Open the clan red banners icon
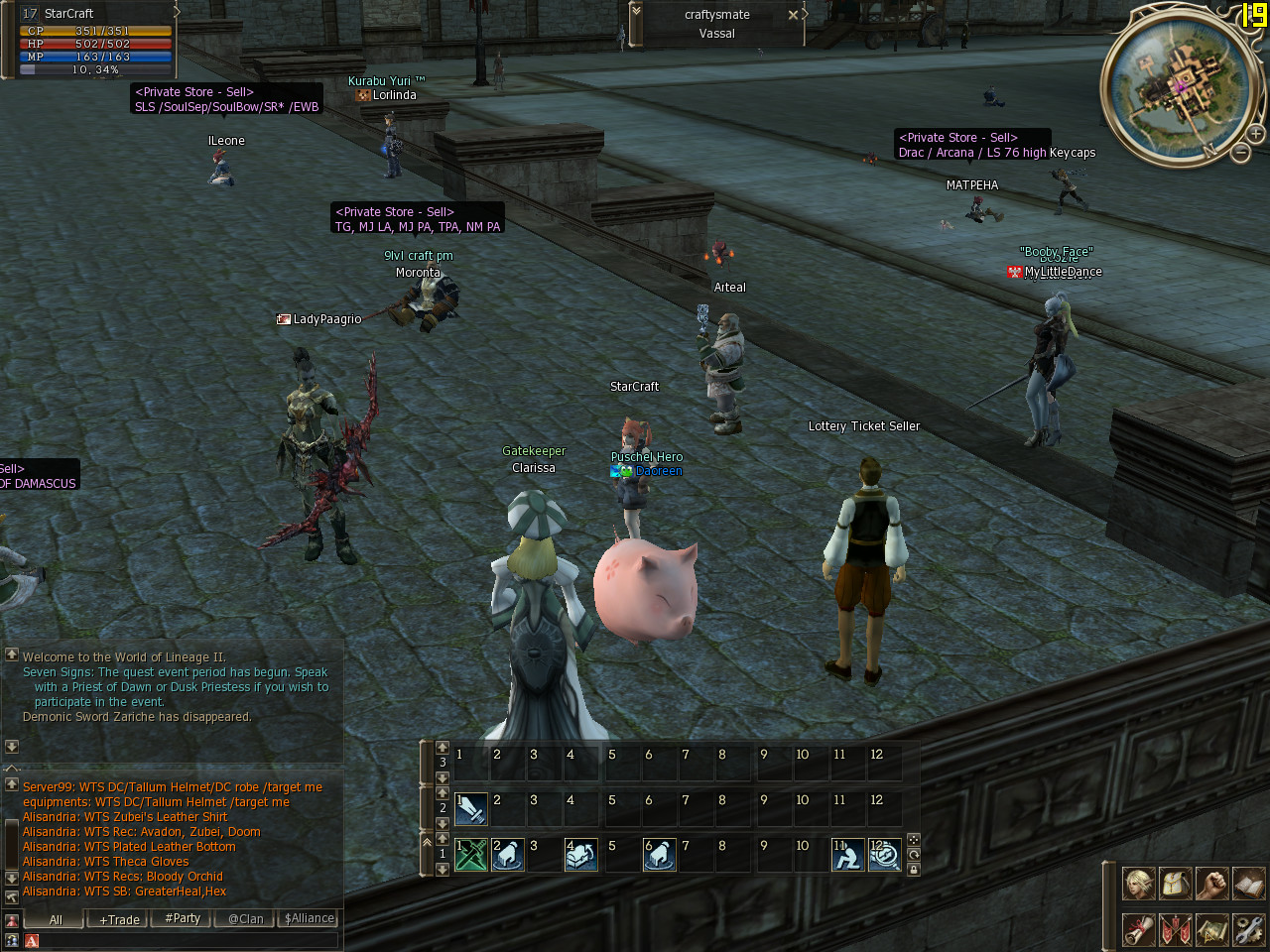This screenshot has height=952, width=1270. pos(1175,929)
